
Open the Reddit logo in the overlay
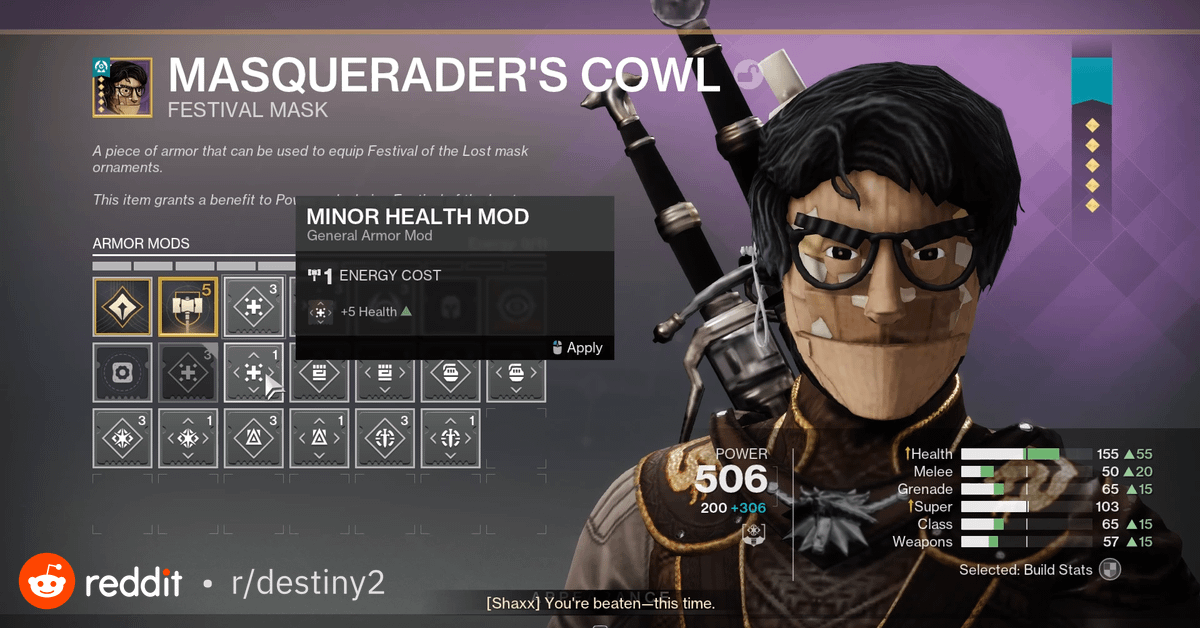point(46,581)
